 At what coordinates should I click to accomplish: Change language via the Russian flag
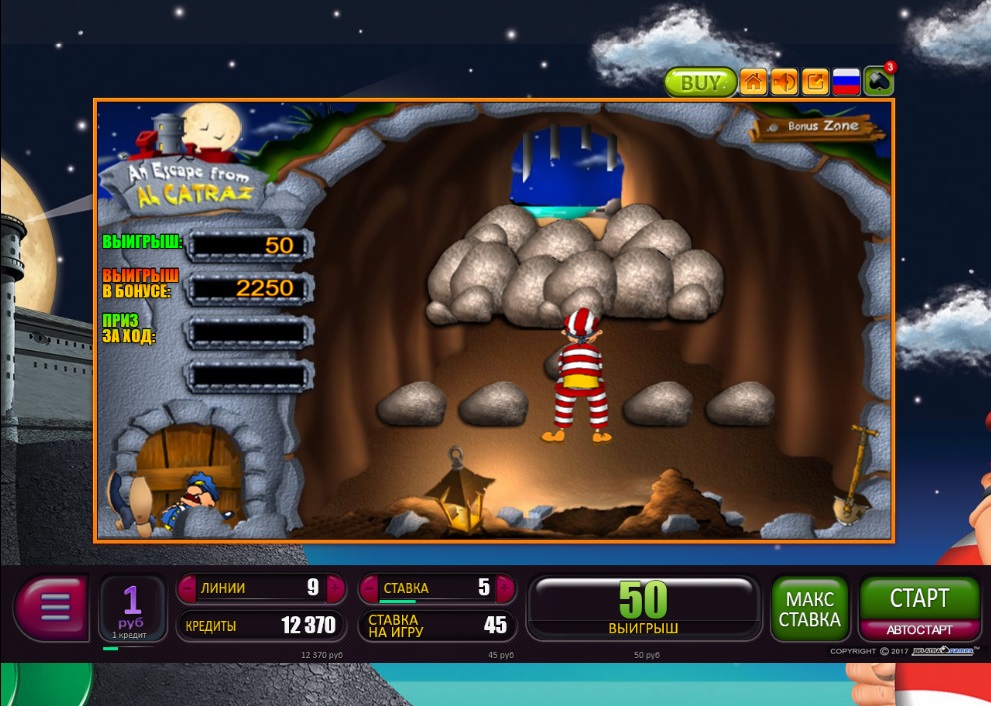[846, 82]
